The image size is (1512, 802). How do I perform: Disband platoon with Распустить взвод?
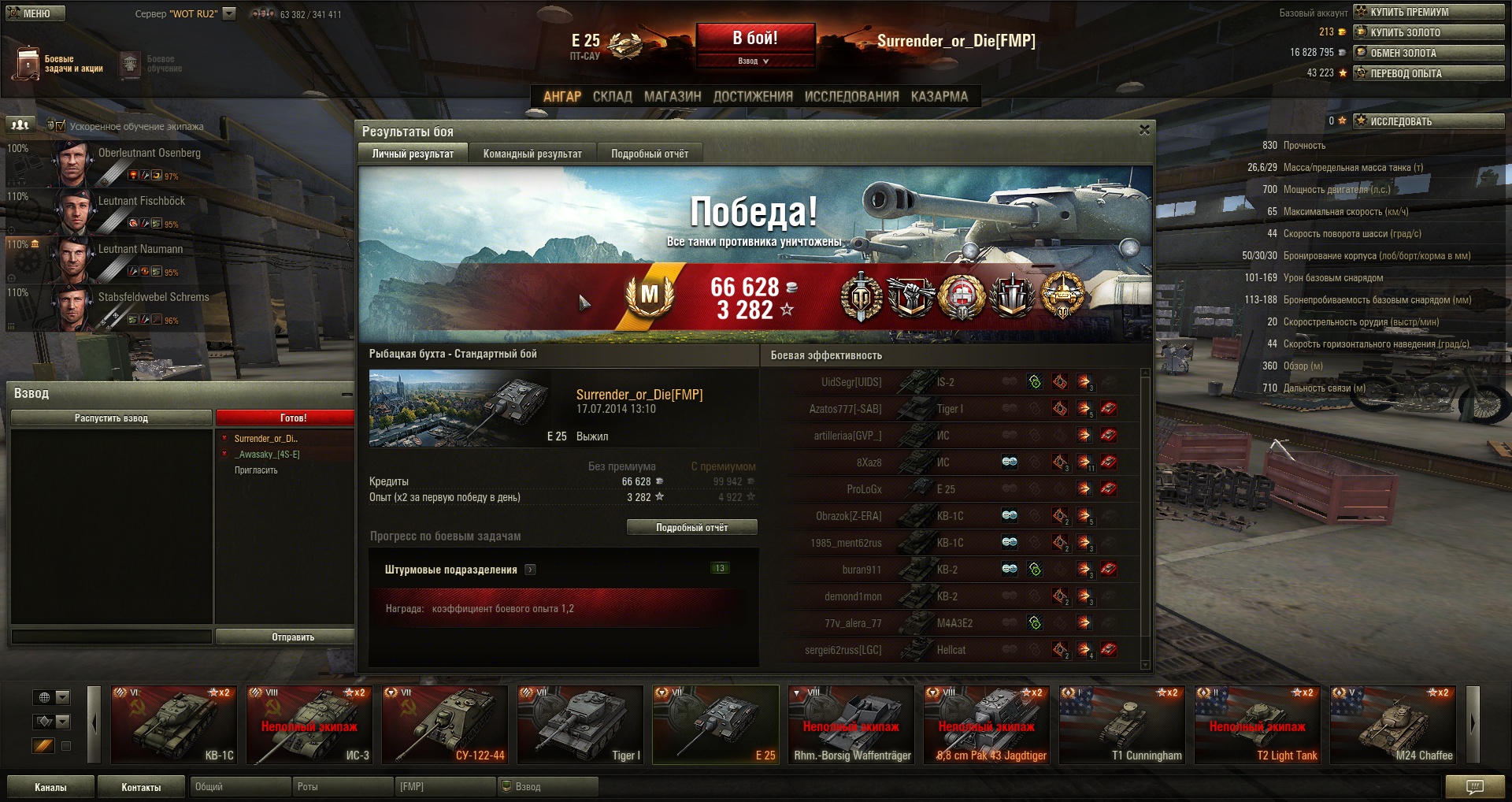(111, 418)
